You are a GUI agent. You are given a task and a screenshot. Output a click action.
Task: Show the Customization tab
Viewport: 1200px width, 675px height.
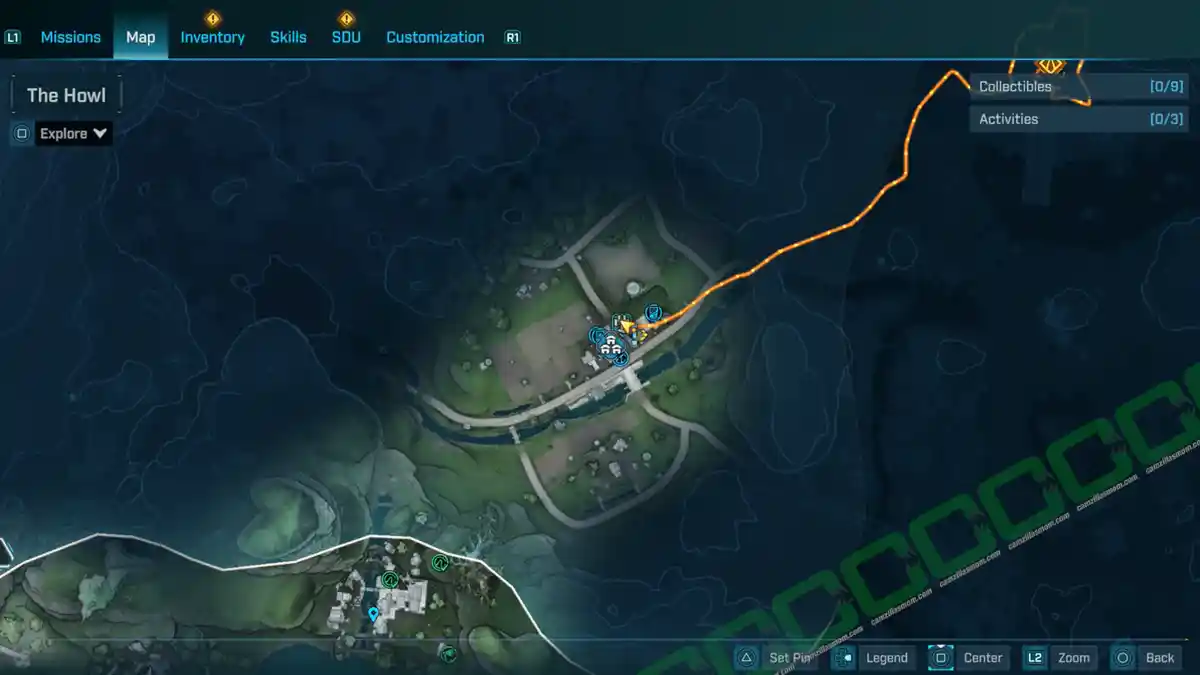click(435, 37)
